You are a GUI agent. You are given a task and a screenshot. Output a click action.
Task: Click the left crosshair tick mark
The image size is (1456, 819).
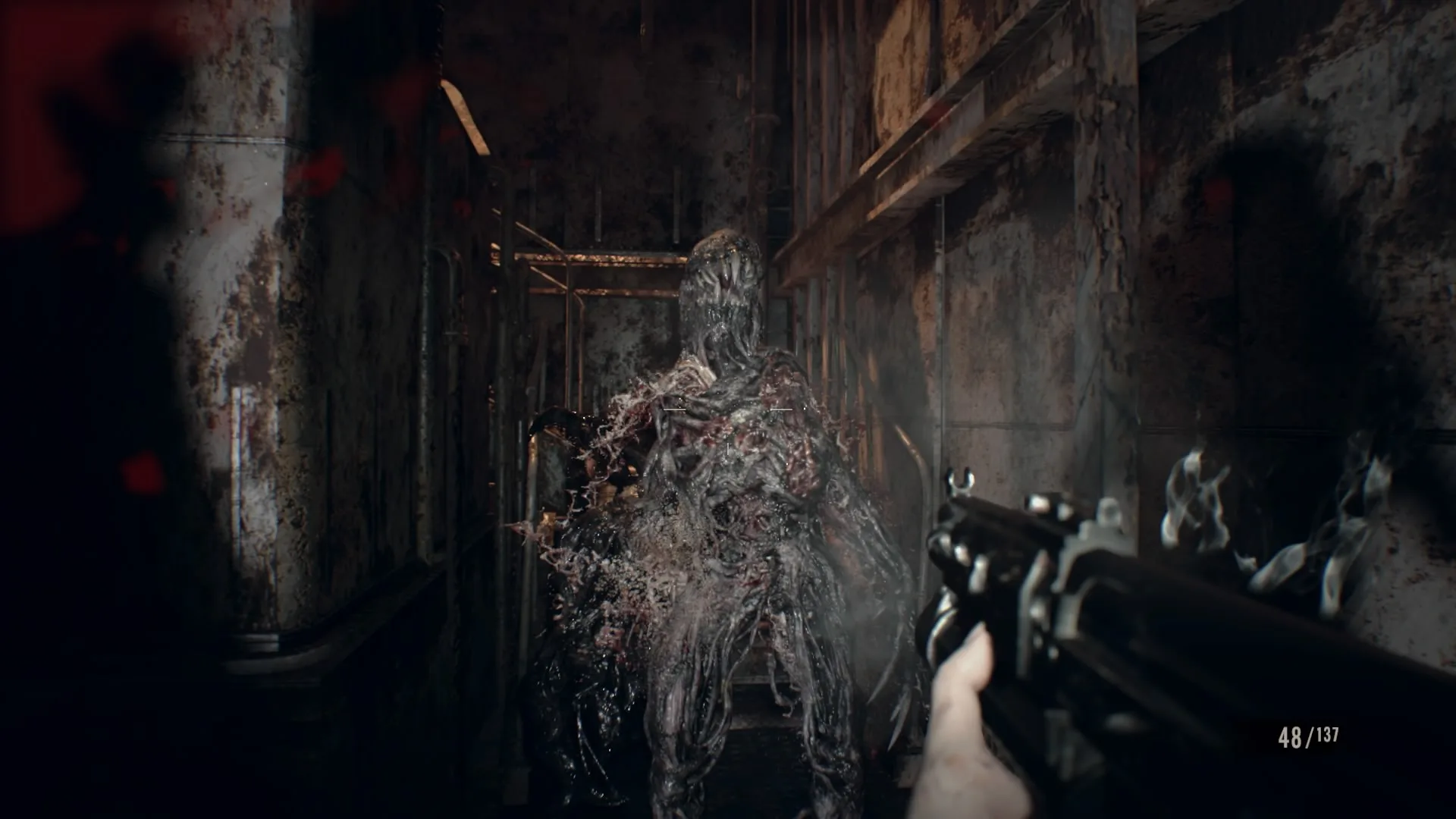674,409
